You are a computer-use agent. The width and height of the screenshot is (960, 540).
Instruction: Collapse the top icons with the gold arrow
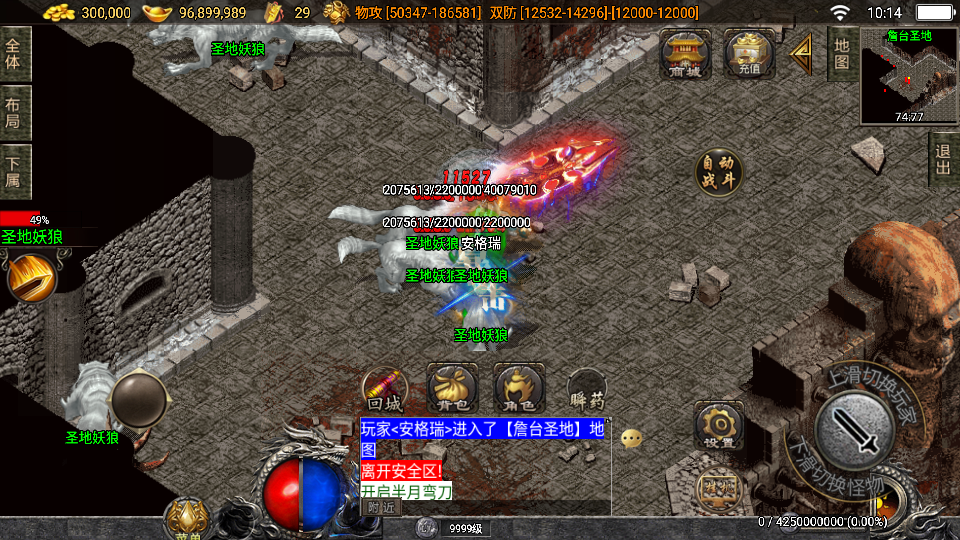(800, 53)
